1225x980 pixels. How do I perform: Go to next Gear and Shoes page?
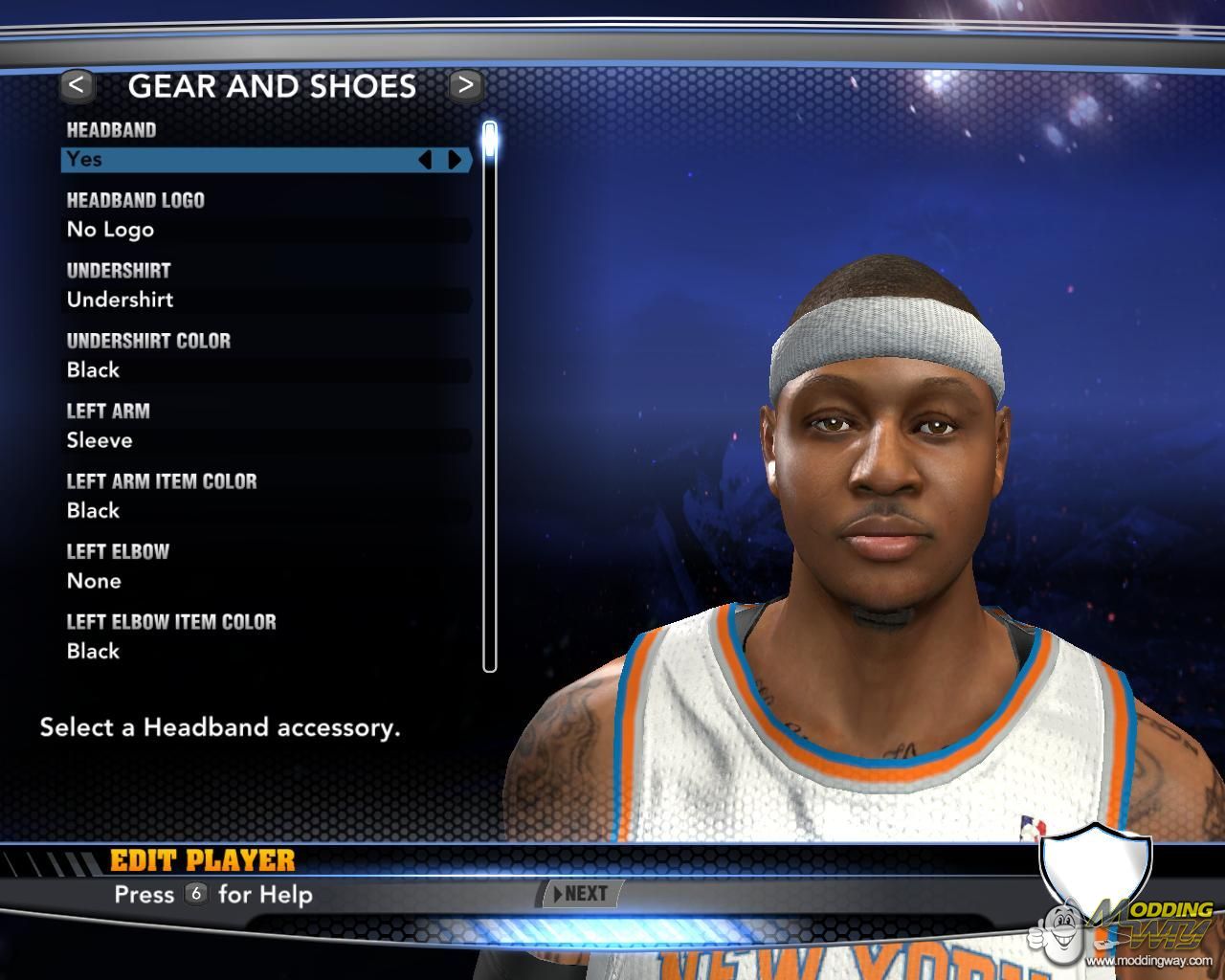pyautogui.click(x=465, y=85)
